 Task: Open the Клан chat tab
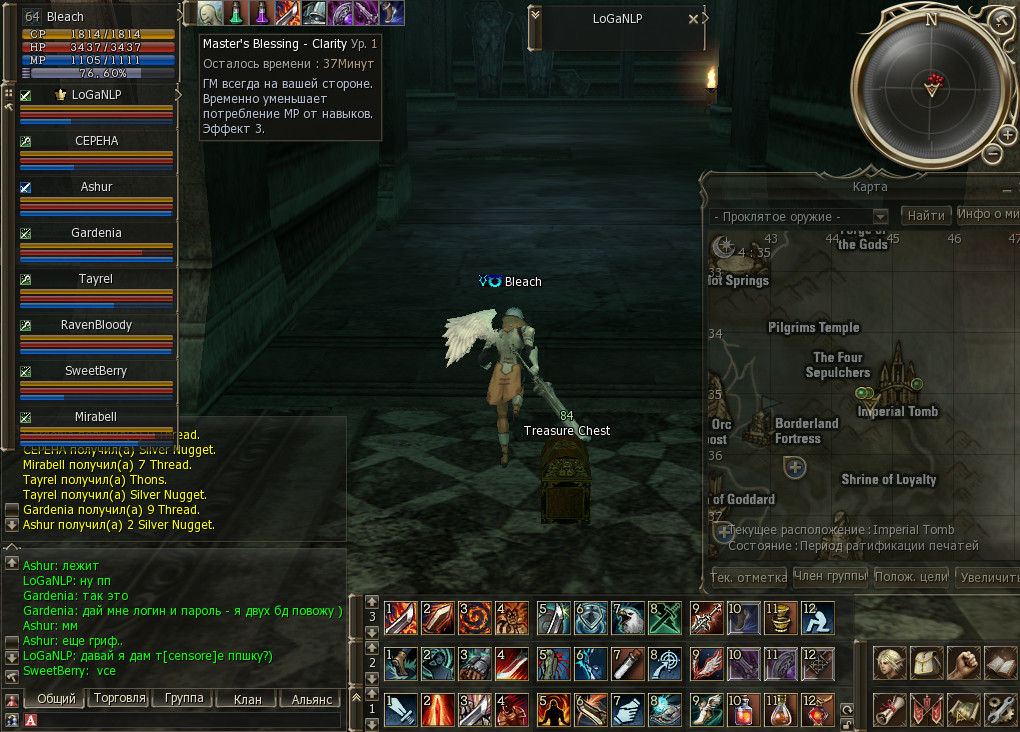tap(247, 699)
